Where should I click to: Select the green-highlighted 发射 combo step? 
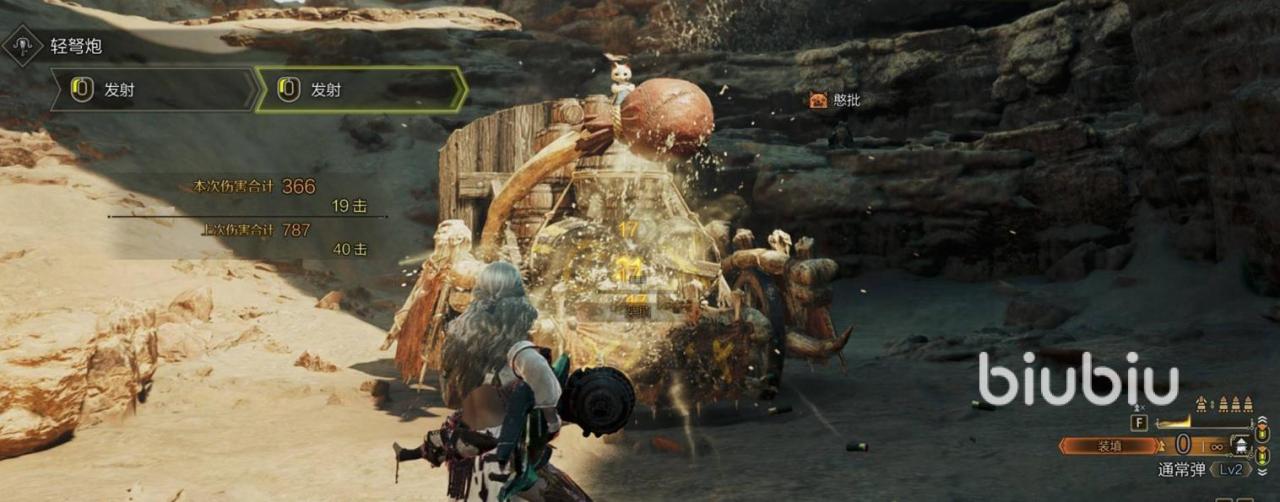[x=361, y=90]
